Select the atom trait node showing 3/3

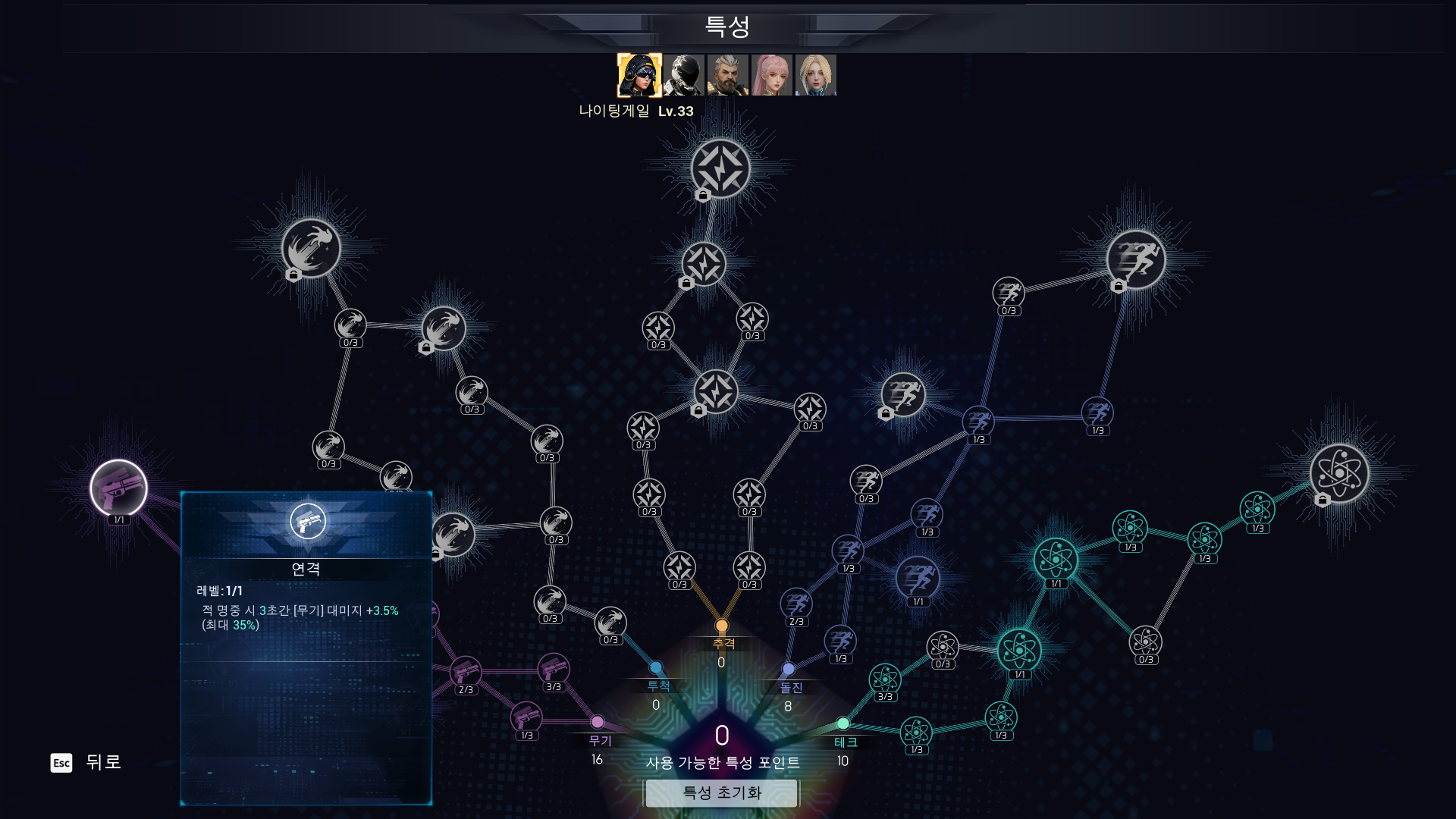coord(885,679)
